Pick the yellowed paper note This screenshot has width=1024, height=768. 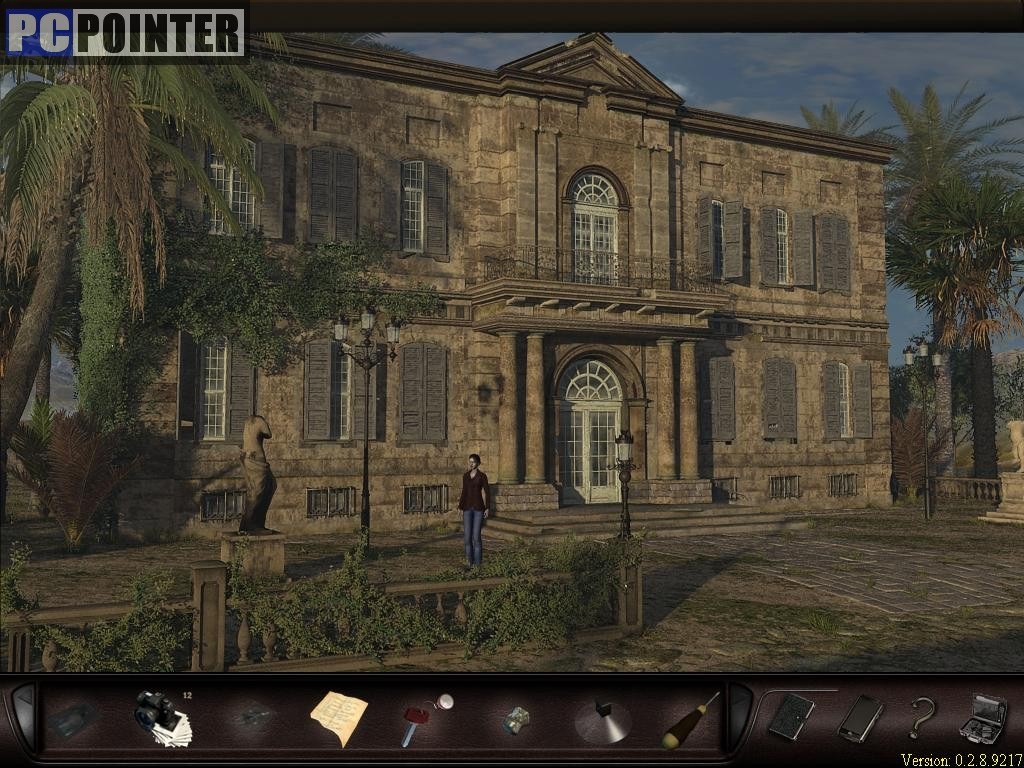(338, 717)
